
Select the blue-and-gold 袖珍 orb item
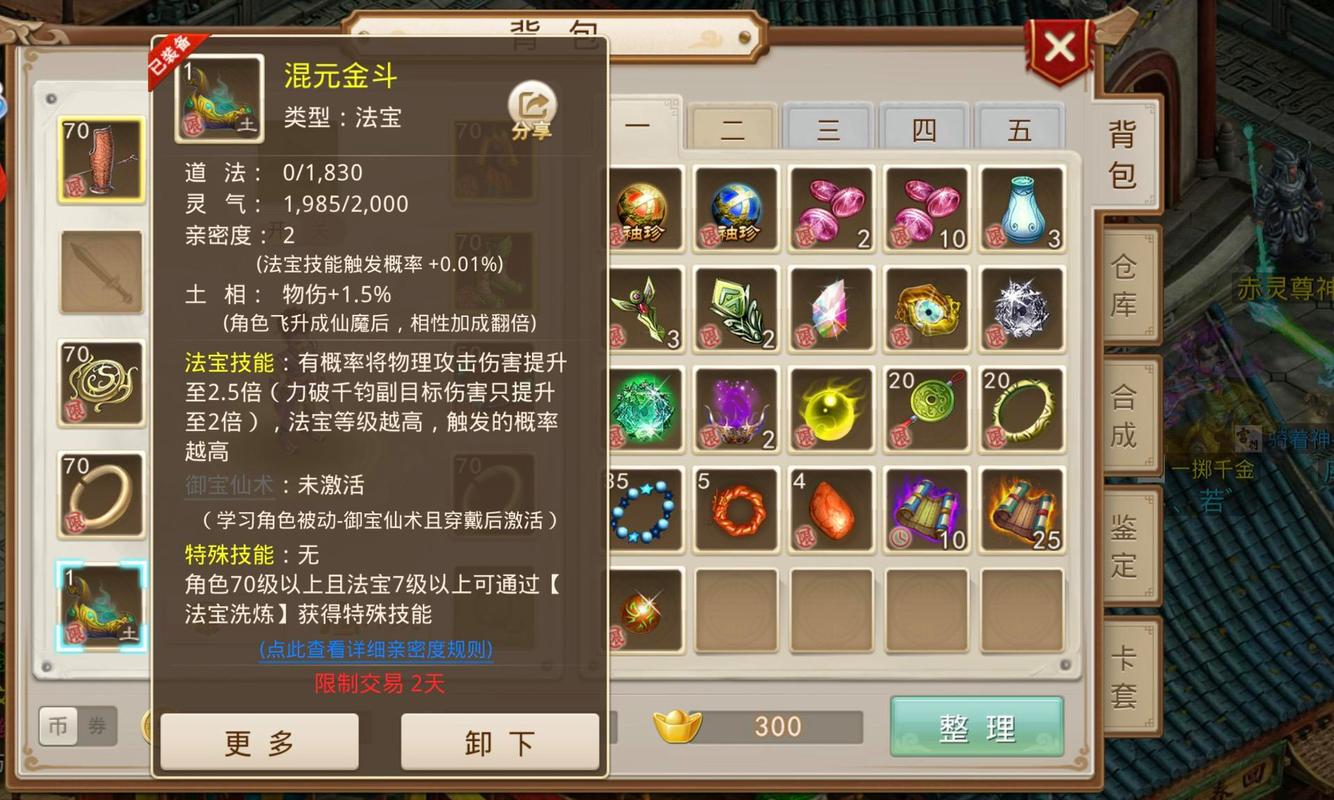coord(736,209)
